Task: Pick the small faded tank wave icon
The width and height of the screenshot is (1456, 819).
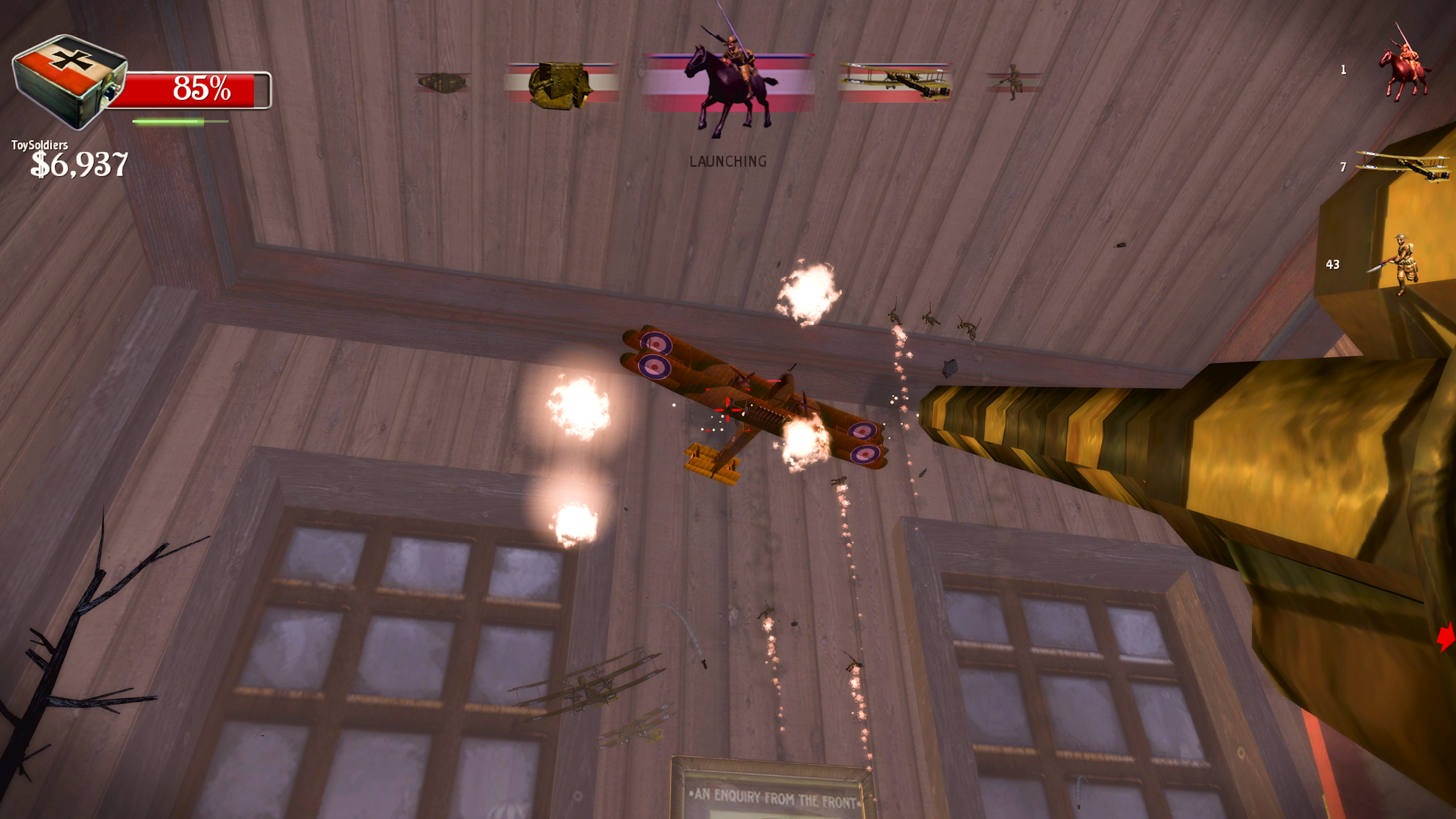Action: click(442, 82)
